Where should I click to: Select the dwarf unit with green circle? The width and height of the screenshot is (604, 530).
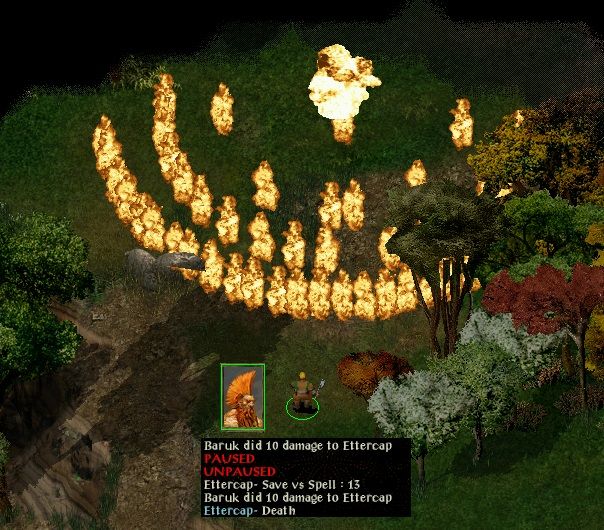point(302,393)
